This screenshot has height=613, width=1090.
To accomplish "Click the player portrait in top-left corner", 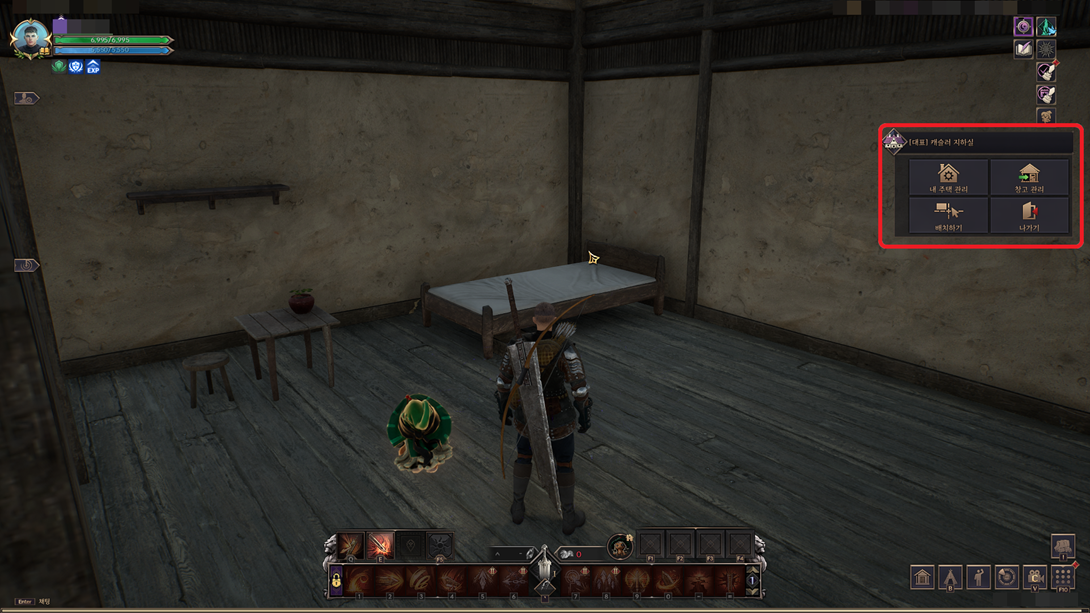I will [x=29, y=39].
